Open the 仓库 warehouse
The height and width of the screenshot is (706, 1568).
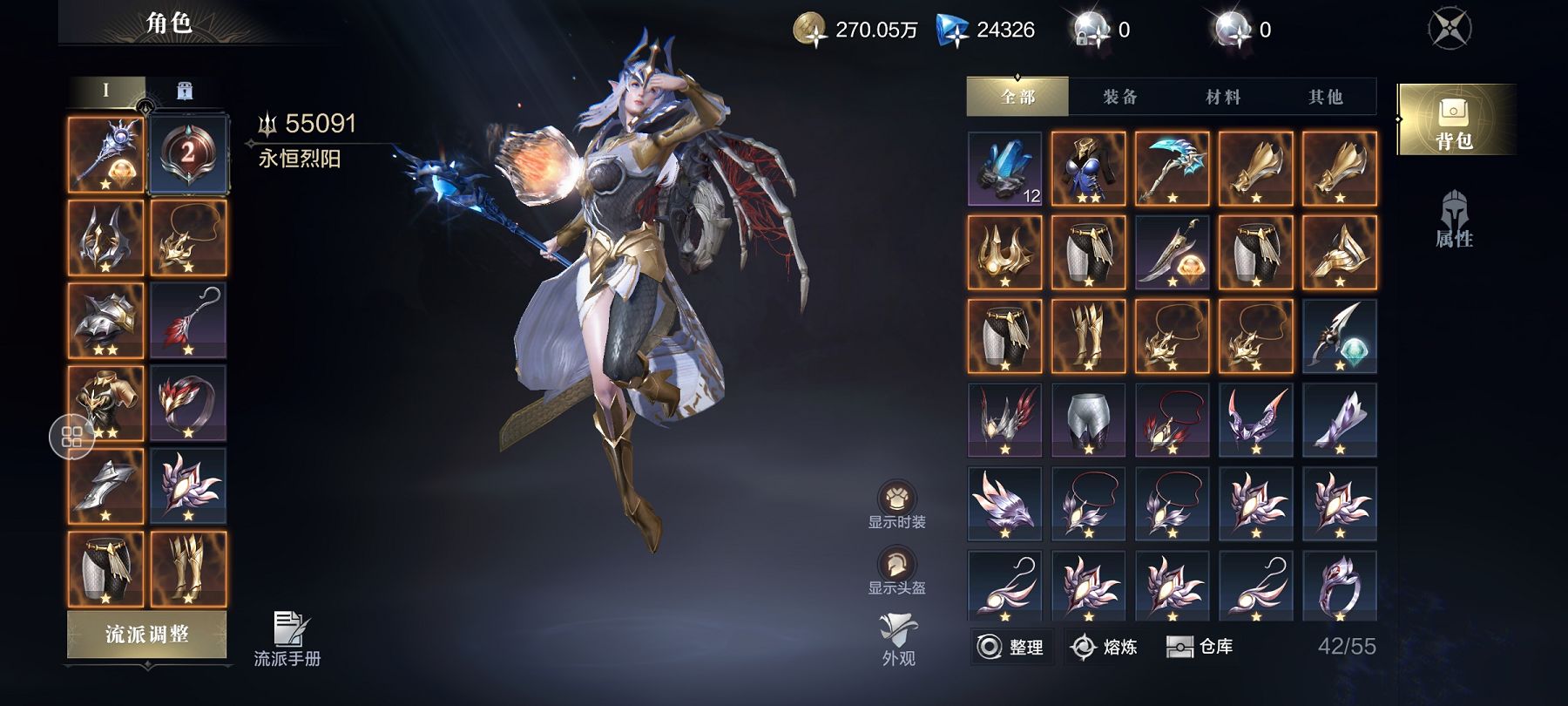pyautogui.click(x=1200, y=647)
